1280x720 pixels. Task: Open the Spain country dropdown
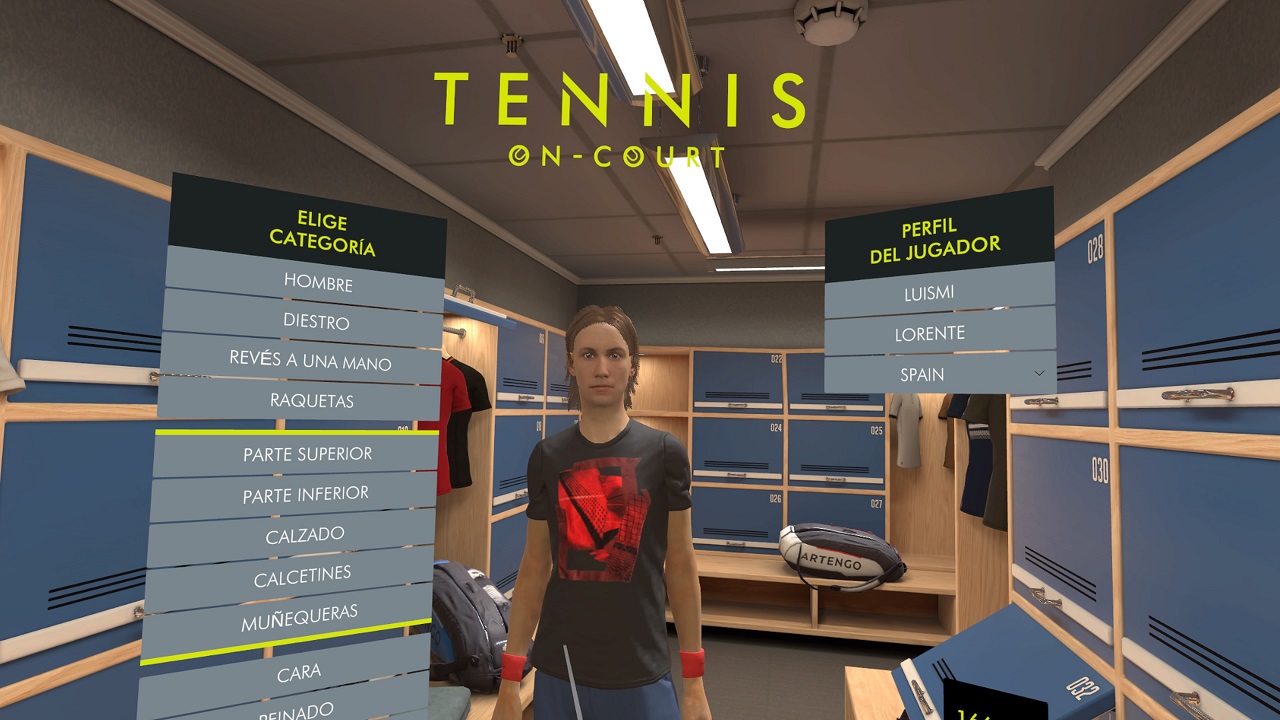point(938,374)
